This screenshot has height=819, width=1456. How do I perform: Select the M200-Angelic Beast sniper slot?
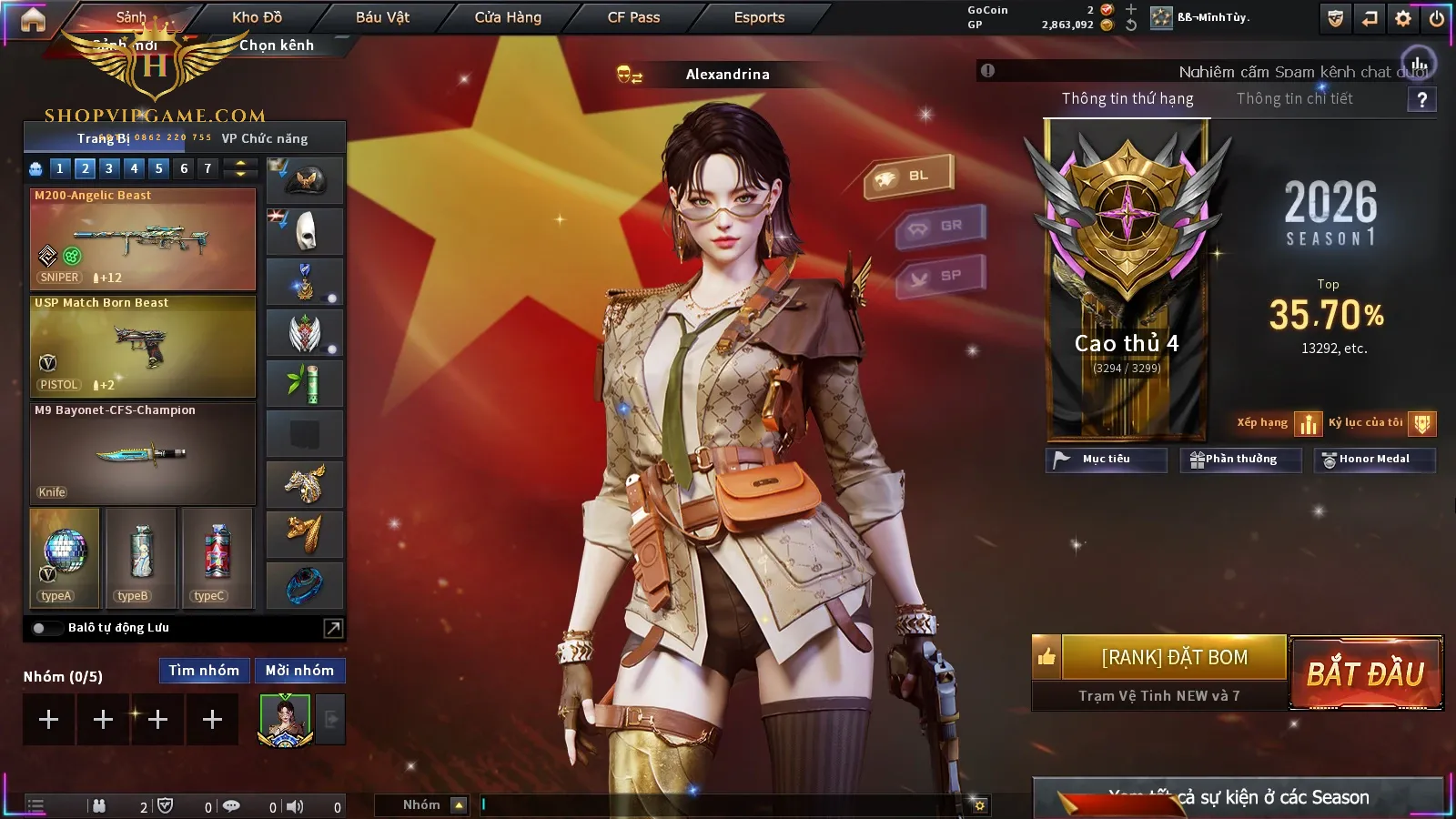(143, 239)
